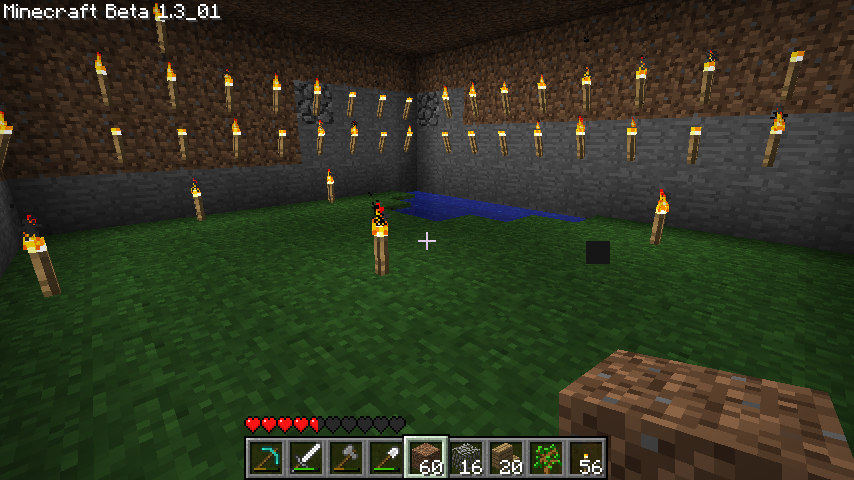Select the diamond pickaxe hotbar slot
This screenshot has width=854, height=480.
(266, 458)
